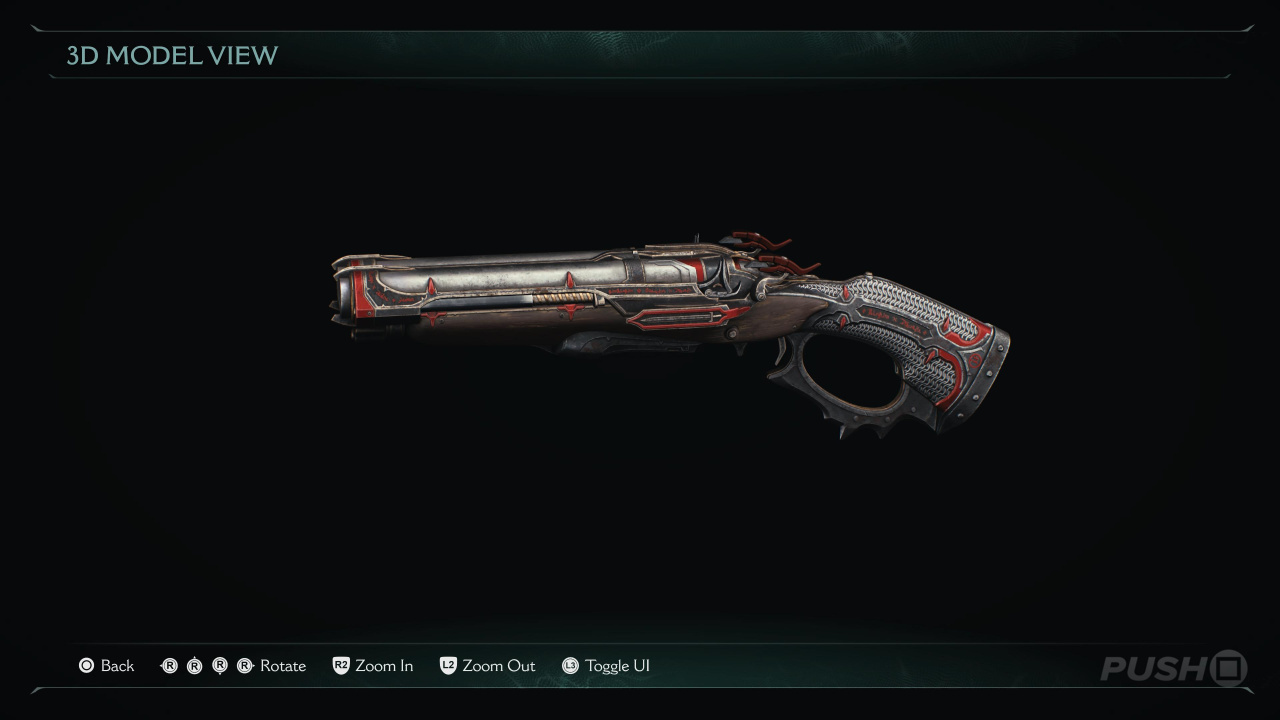Screen dimensions: 1280x720
Task: Click the Rotate control label
Action: pyautogui.click(x=282, y=666)
